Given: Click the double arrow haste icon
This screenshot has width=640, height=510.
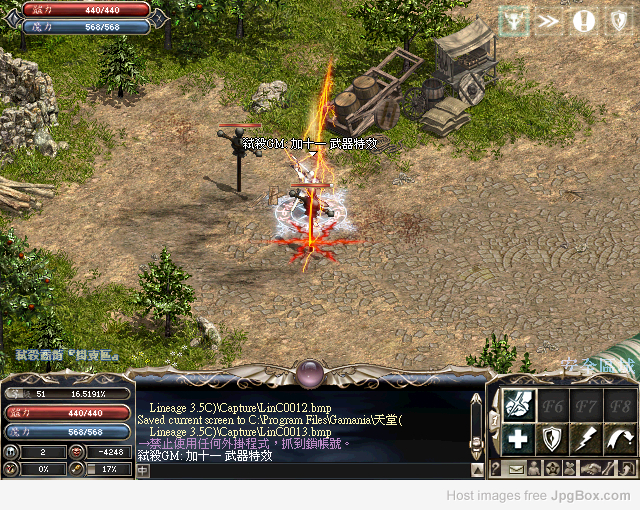Looking at the screenshot, I should pyautogui.click(x=549, y=21).
